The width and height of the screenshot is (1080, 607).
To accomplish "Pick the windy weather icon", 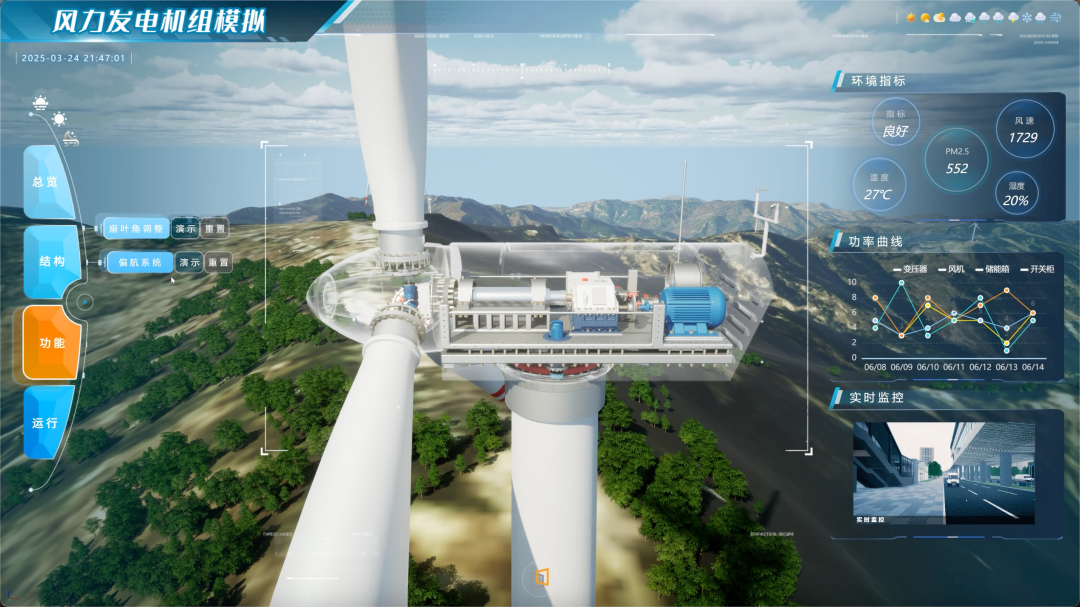I will [x=1055, y=17].
